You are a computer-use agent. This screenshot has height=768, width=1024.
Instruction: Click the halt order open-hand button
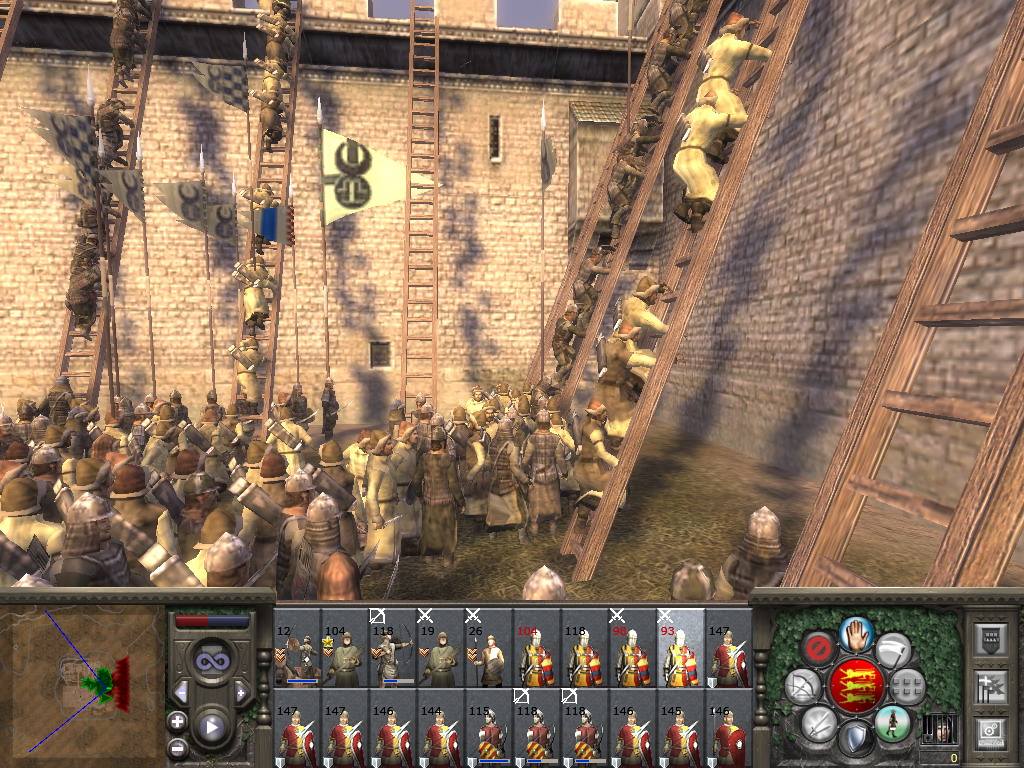pyautogui.click(x=856, y=633)
